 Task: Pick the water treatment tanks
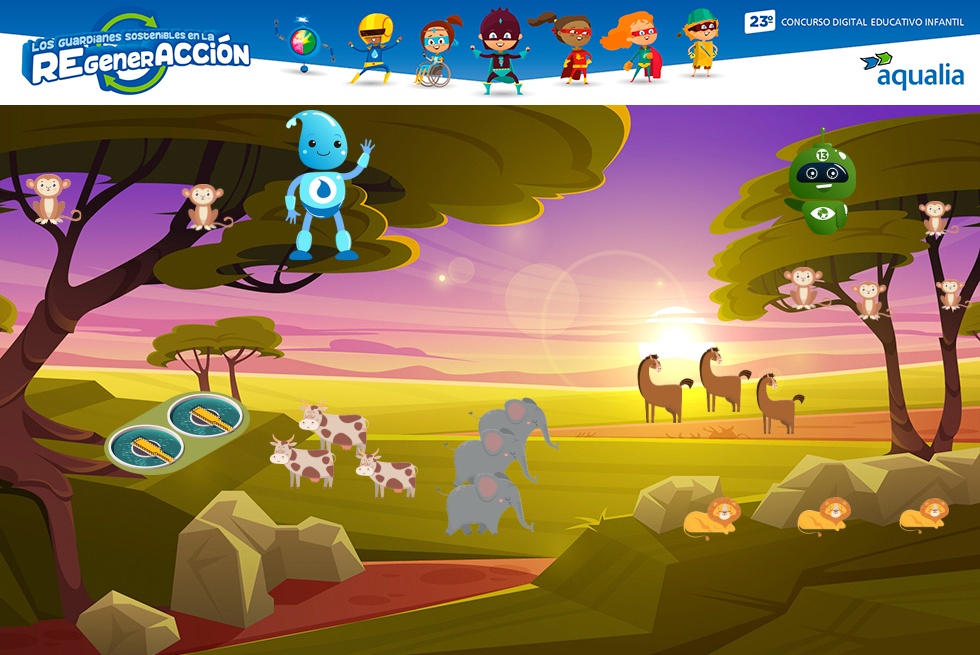[177, 430]
